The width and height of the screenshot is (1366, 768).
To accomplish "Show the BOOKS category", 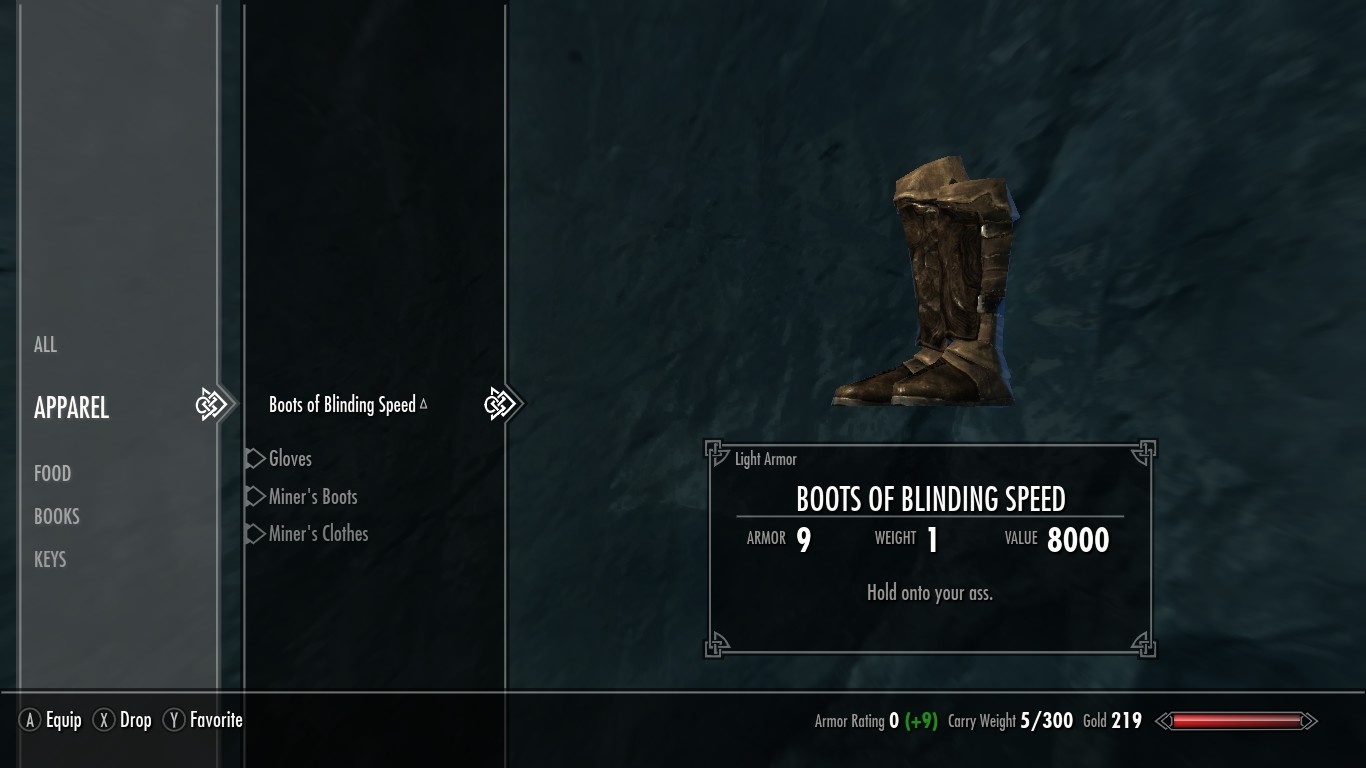I will tap(56, 517).
